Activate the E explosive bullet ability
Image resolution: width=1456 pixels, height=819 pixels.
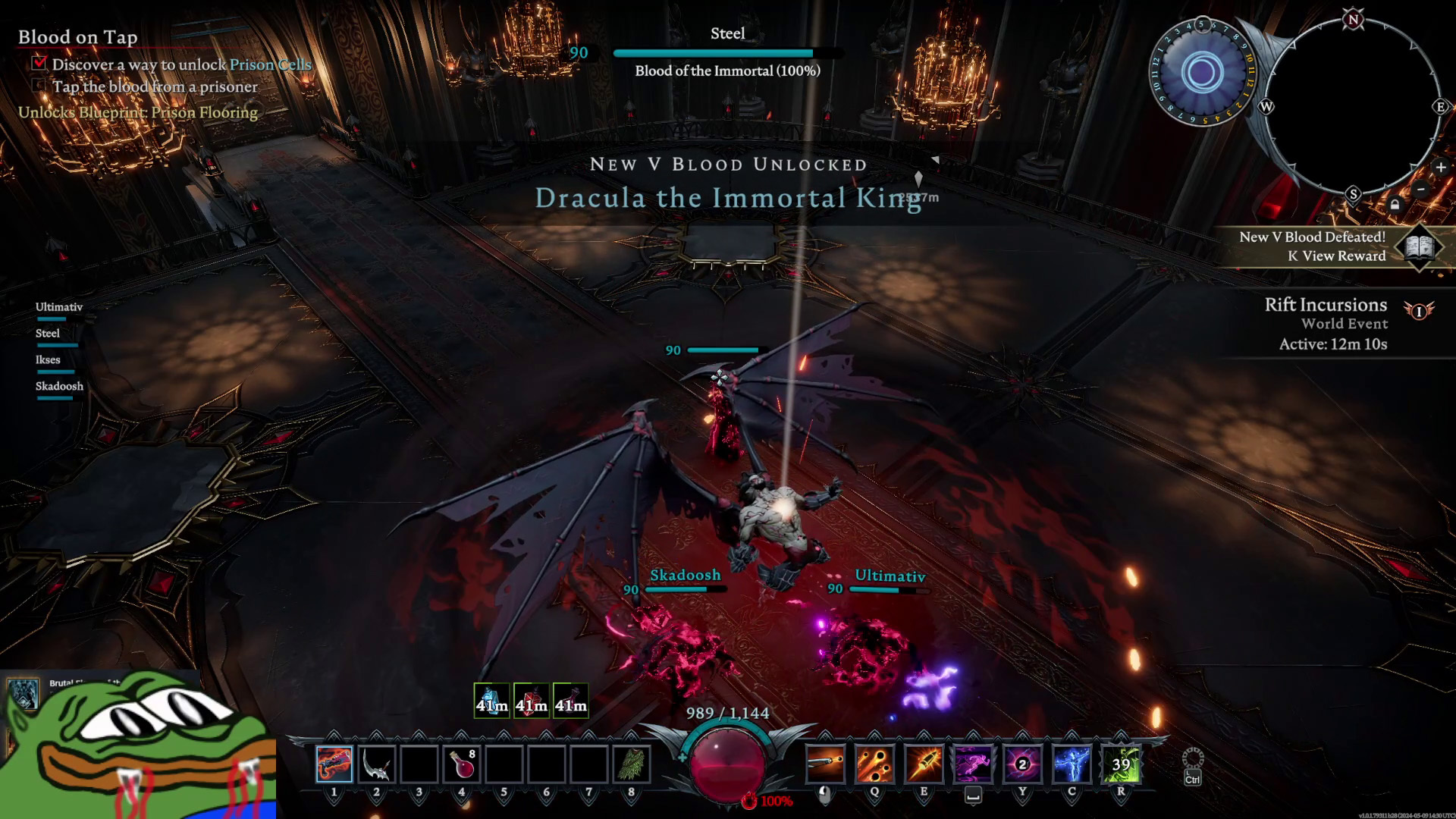[x=924, y=764]
